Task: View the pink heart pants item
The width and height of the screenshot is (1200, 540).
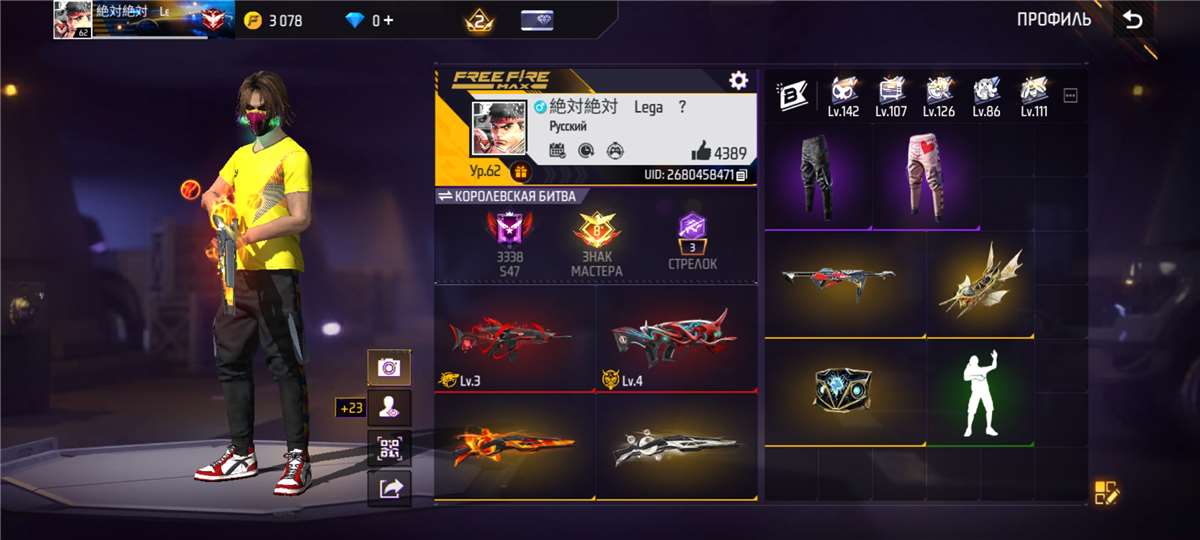Action: (x=927, y=177)
